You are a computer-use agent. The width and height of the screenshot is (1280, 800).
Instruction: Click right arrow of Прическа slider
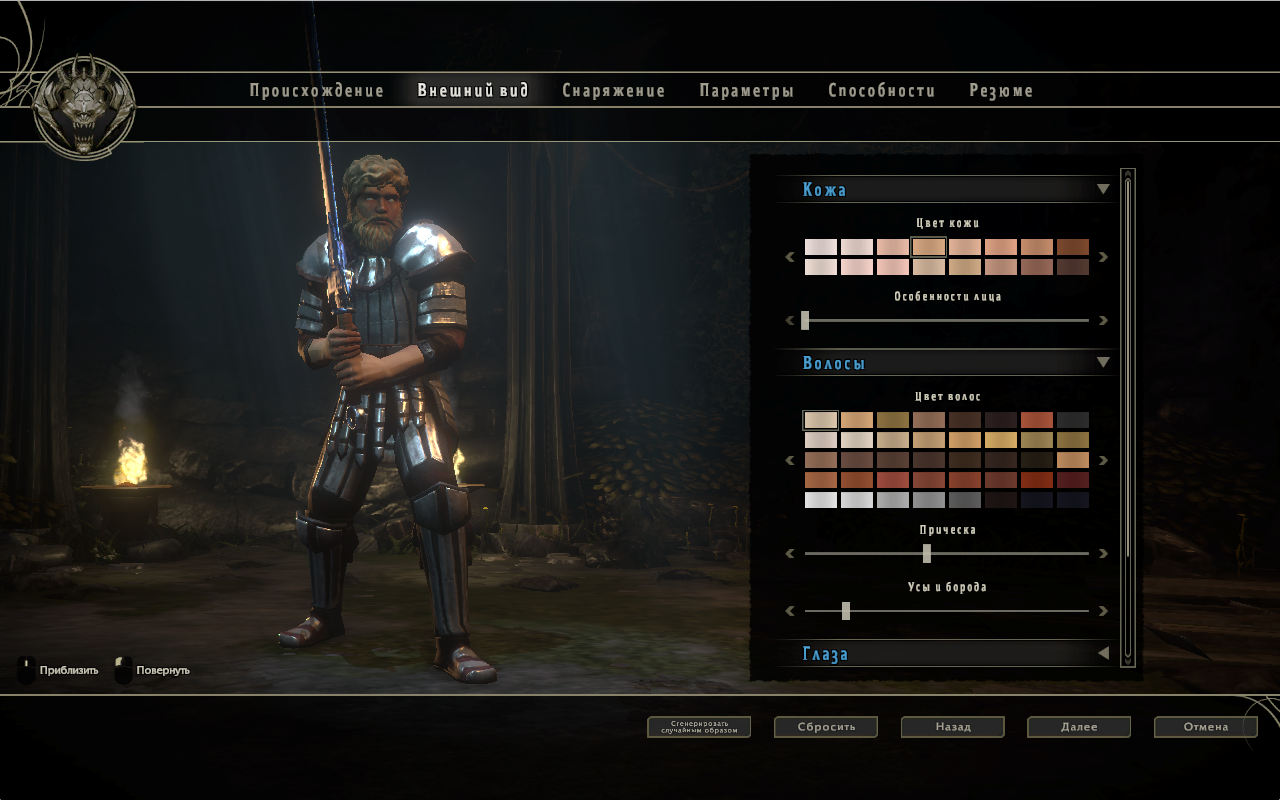1103,553
